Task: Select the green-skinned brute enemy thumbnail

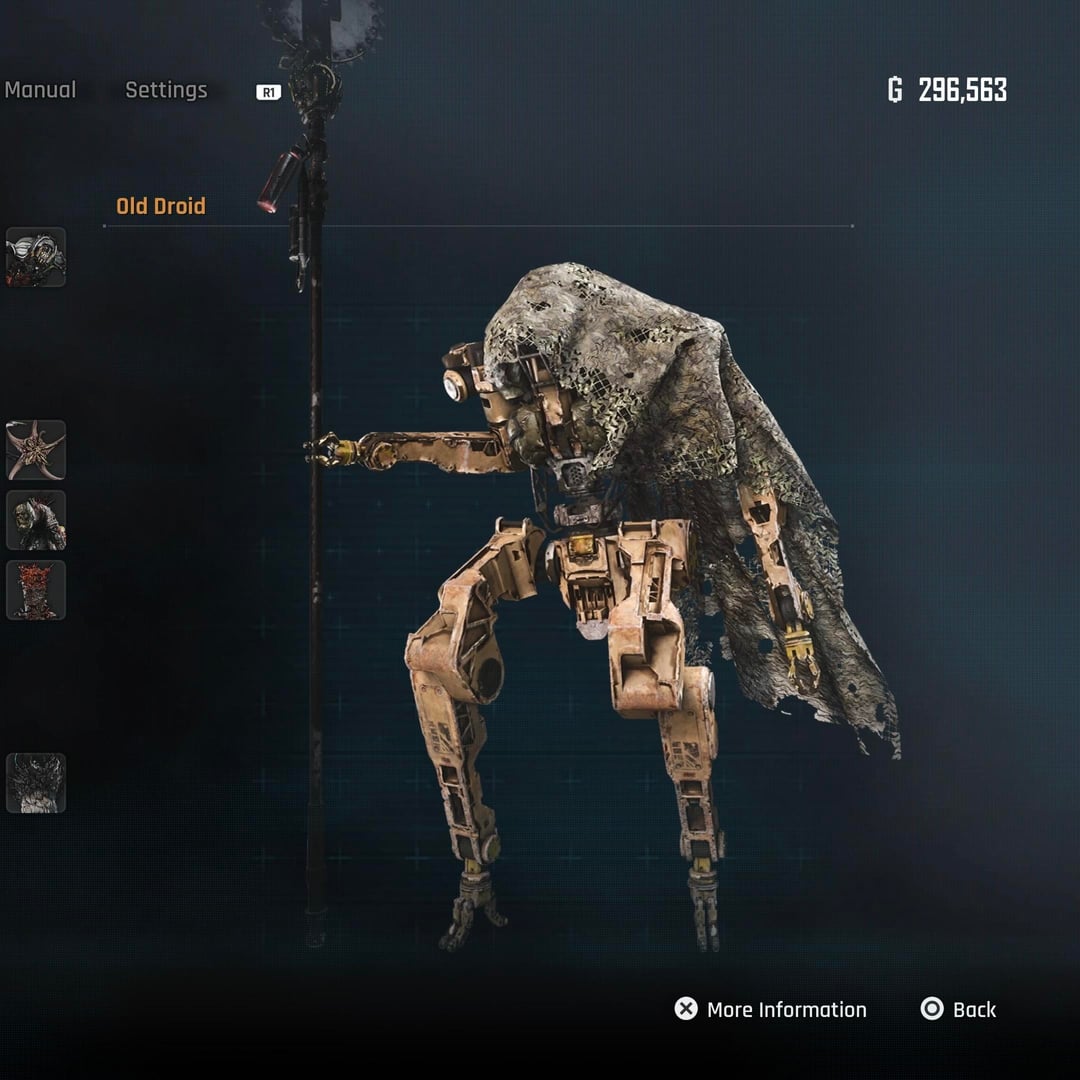Action: [x=36, y=520]
